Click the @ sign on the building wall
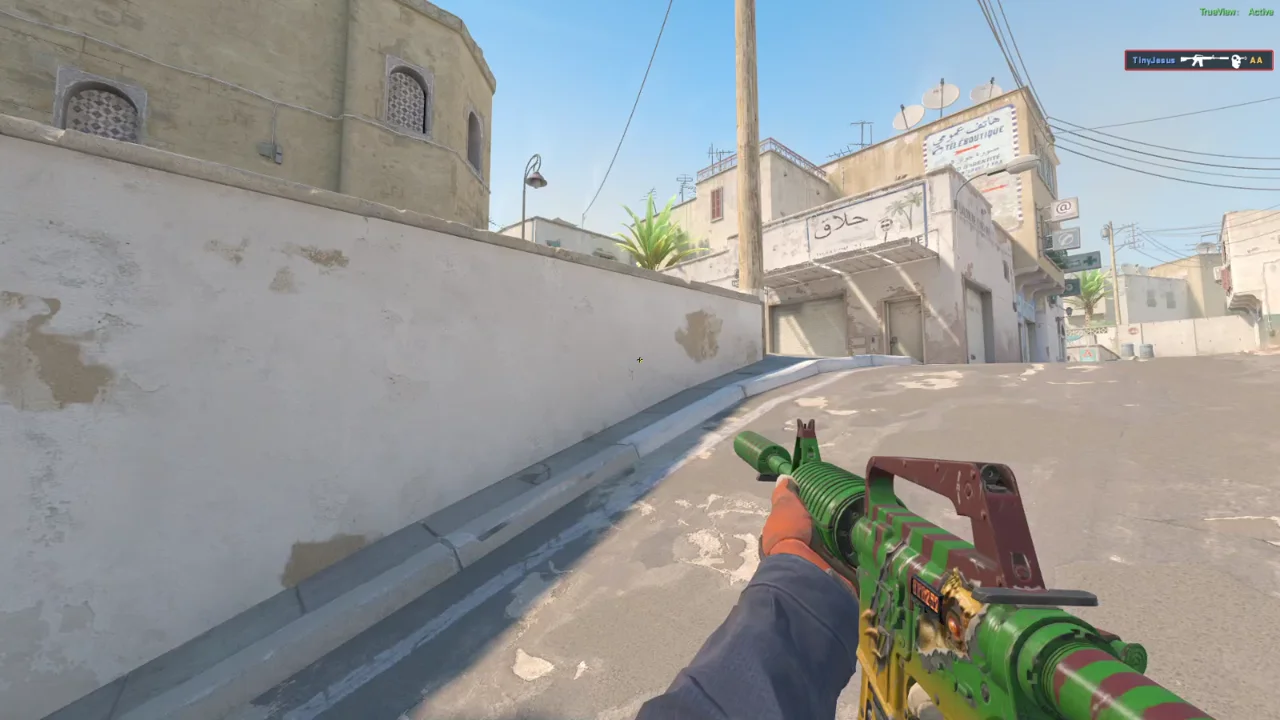Viewport: 1280px width, 720px height. pos(1063,207)
